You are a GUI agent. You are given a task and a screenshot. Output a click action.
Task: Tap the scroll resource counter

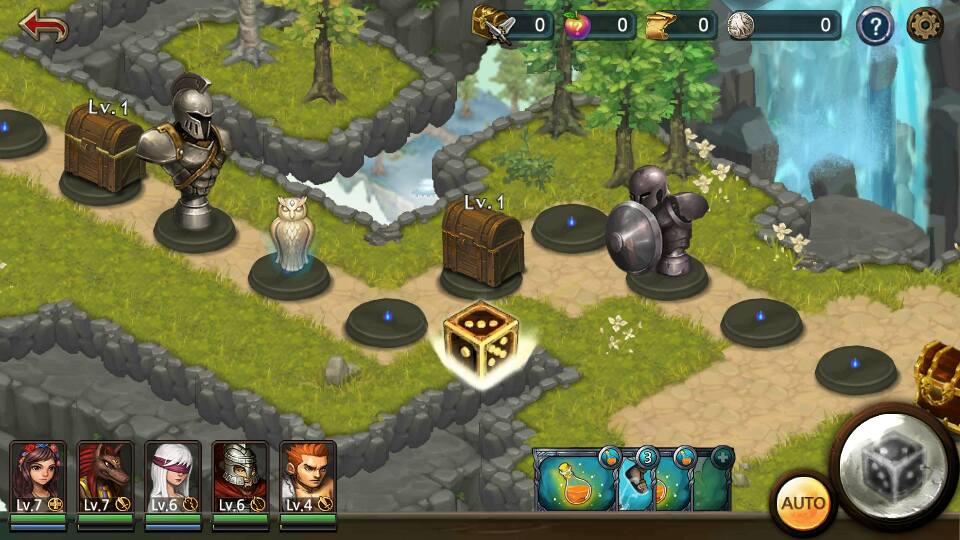coord(680,25)
